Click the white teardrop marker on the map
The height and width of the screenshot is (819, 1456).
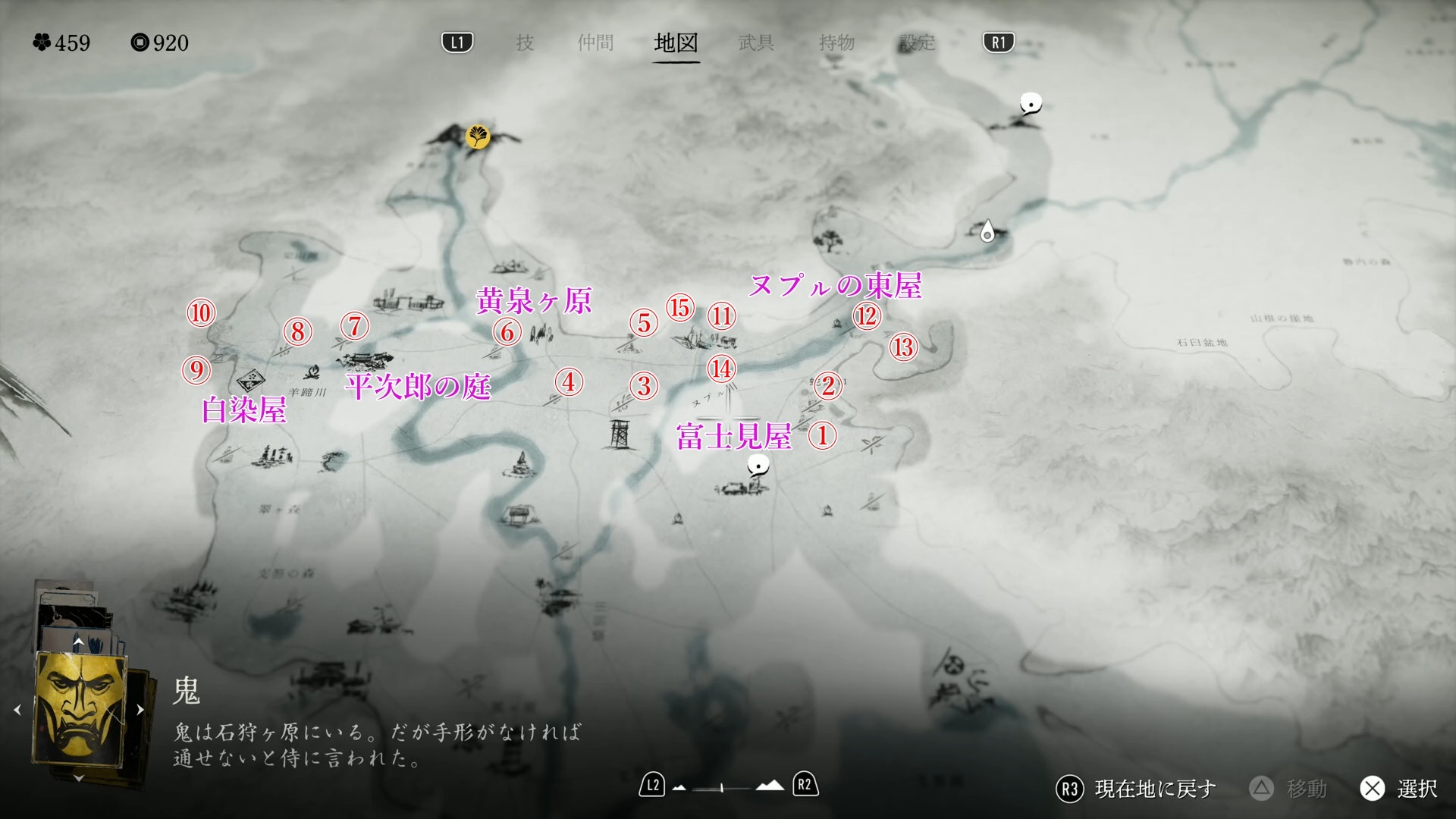[987, 231]
